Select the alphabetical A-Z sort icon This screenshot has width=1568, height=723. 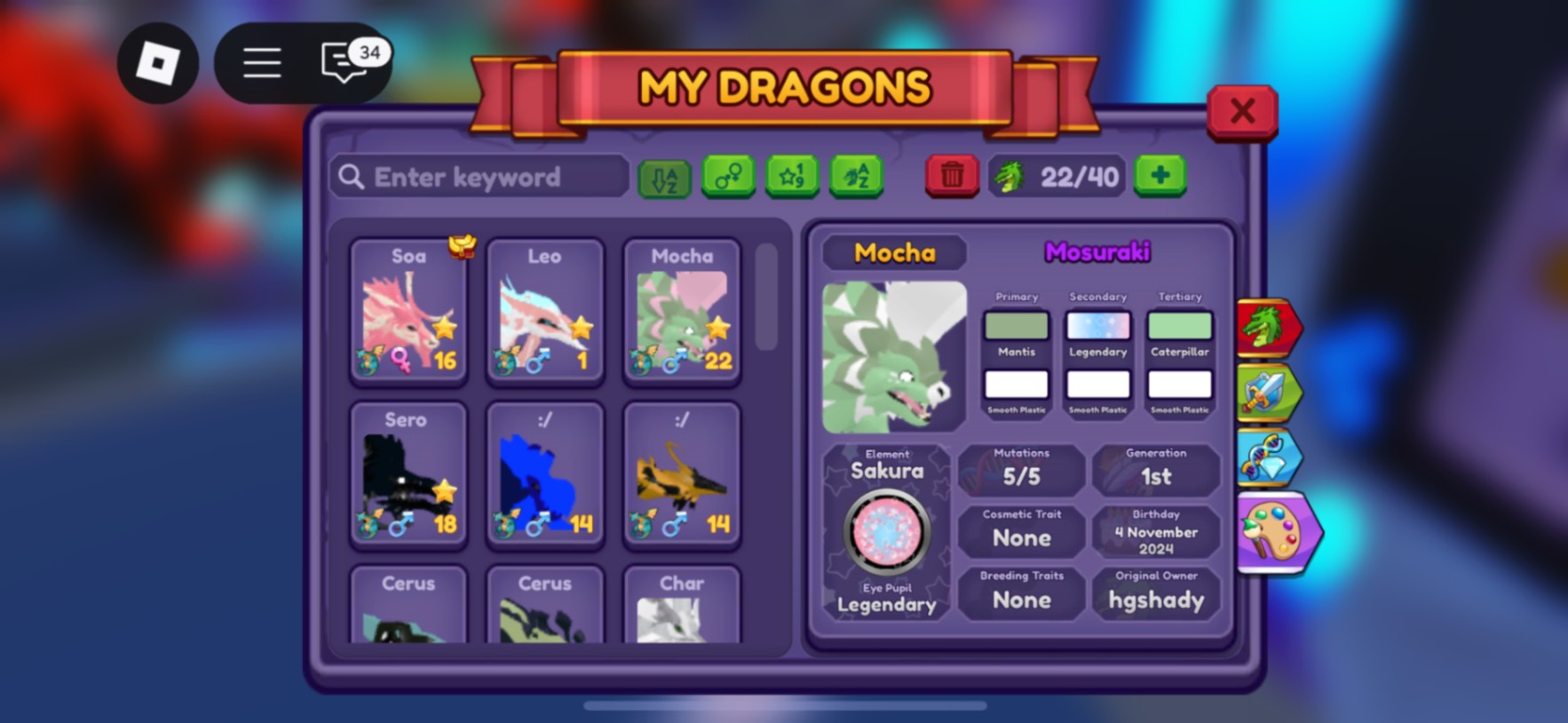point(663,177)
